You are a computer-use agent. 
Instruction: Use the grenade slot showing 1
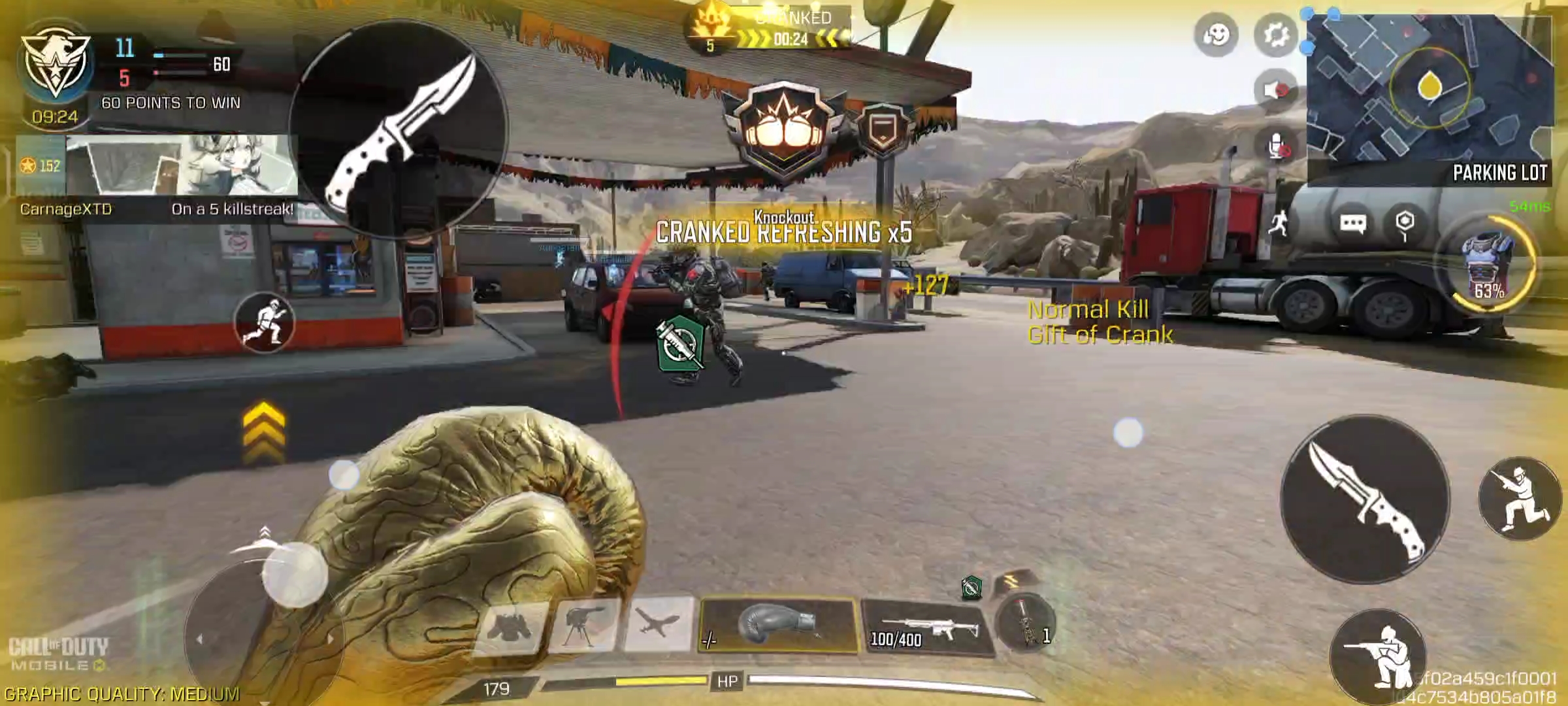[1026, 624]
